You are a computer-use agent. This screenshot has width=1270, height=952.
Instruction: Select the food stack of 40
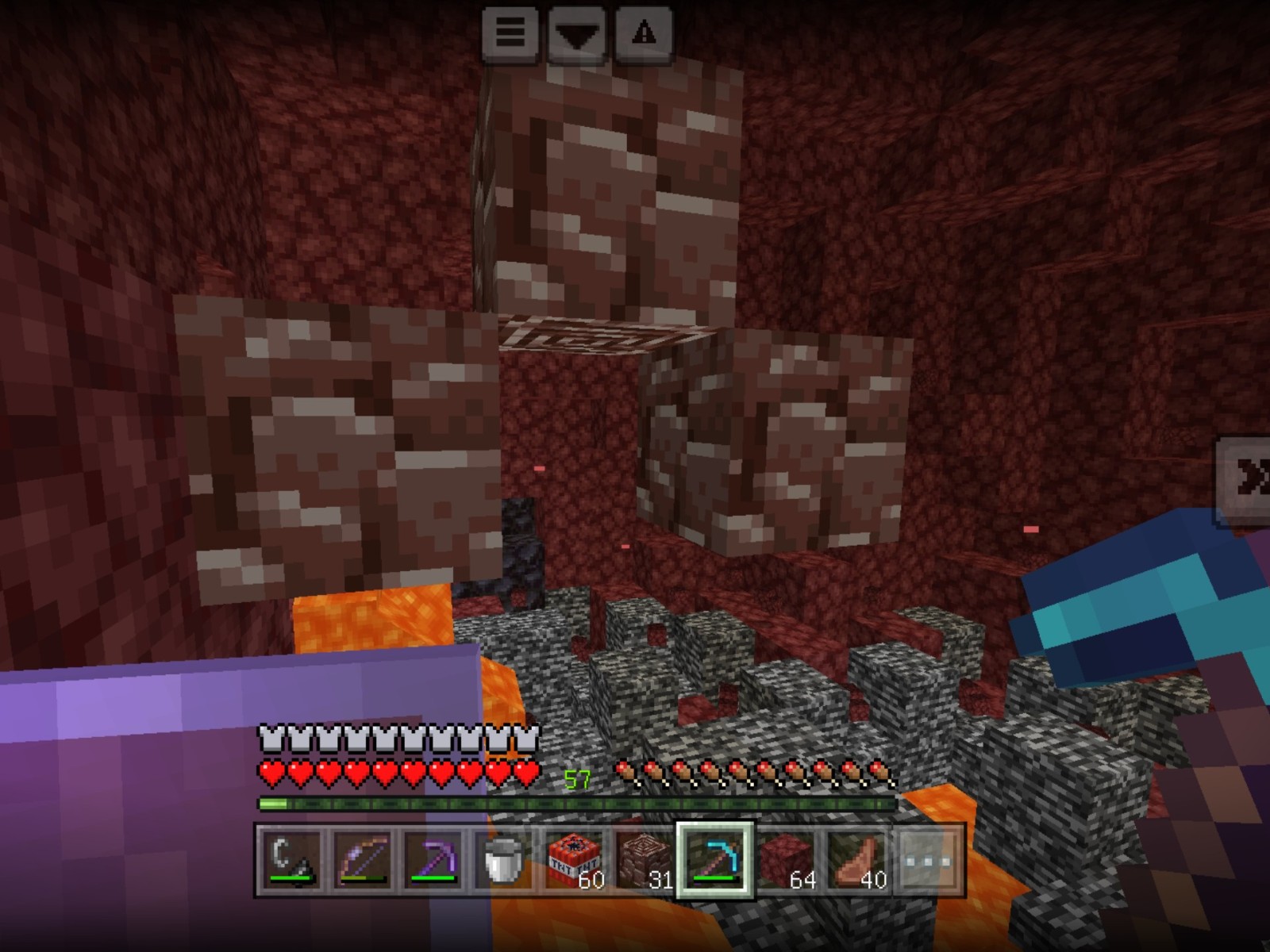[x=856, y=860]
